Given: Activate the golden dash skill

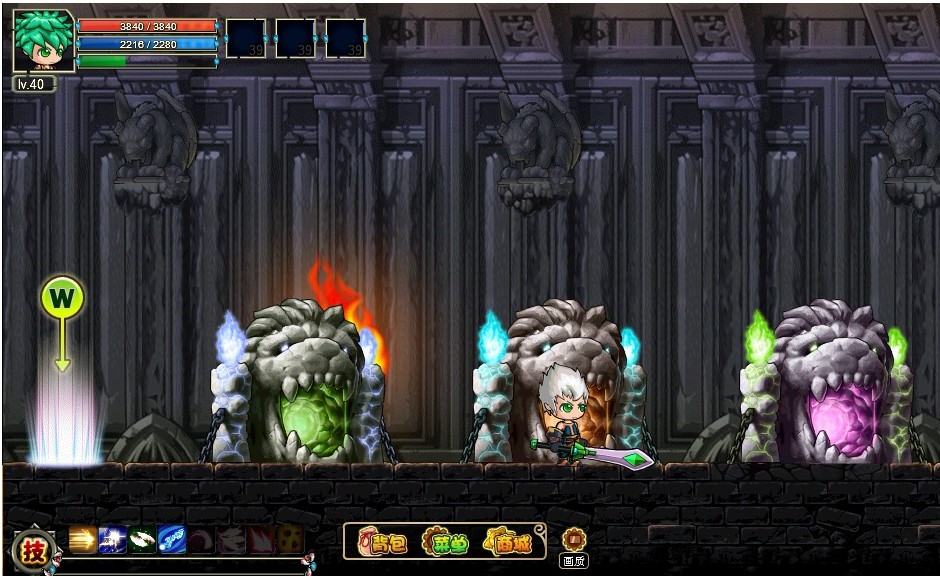Looking at the screenshot, I should click(83, 540).
